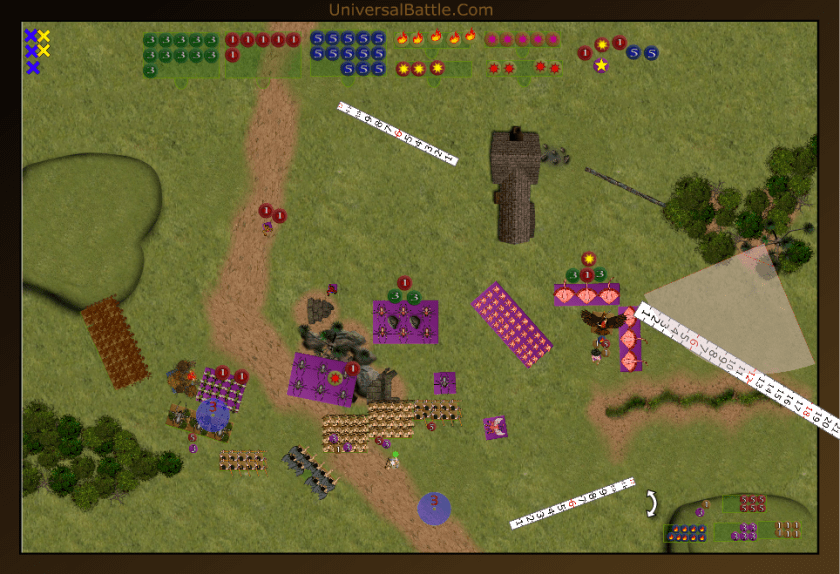Viewport: 840px width, 574px height.
Task: Select the yellow star on purple token
Action: (601, 65)
